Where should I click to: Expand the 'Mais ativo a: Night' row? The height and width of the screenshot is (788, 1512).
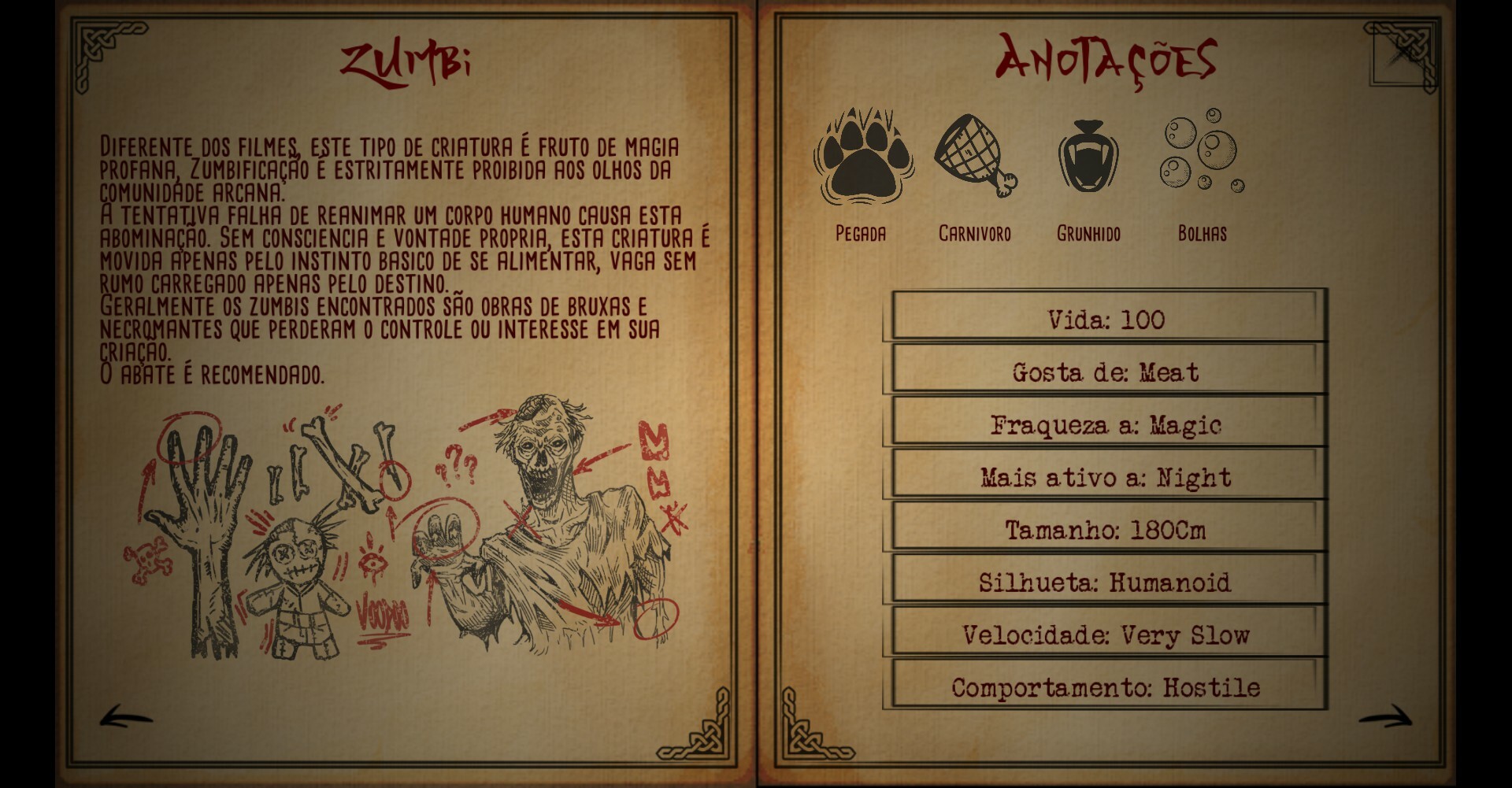tap(1106, 476)
